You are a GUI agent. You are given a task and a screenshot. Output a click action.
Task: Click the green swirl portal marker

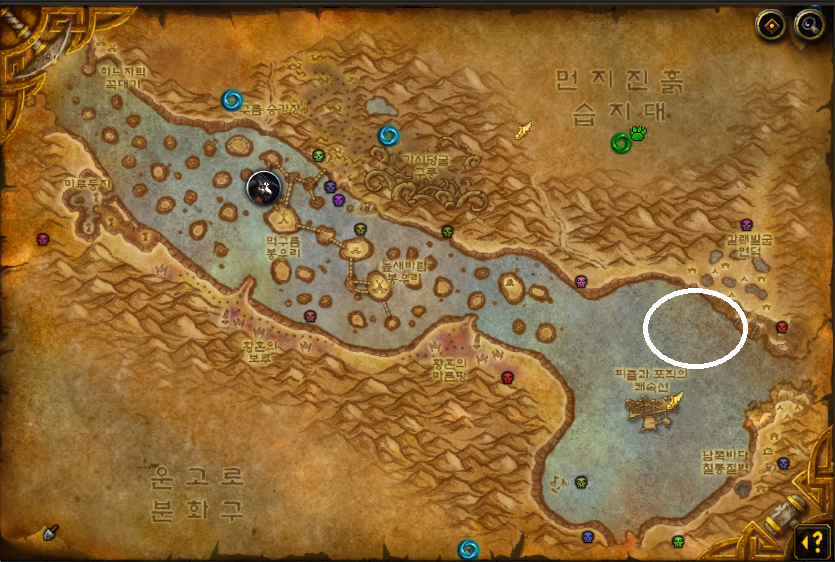622,143
